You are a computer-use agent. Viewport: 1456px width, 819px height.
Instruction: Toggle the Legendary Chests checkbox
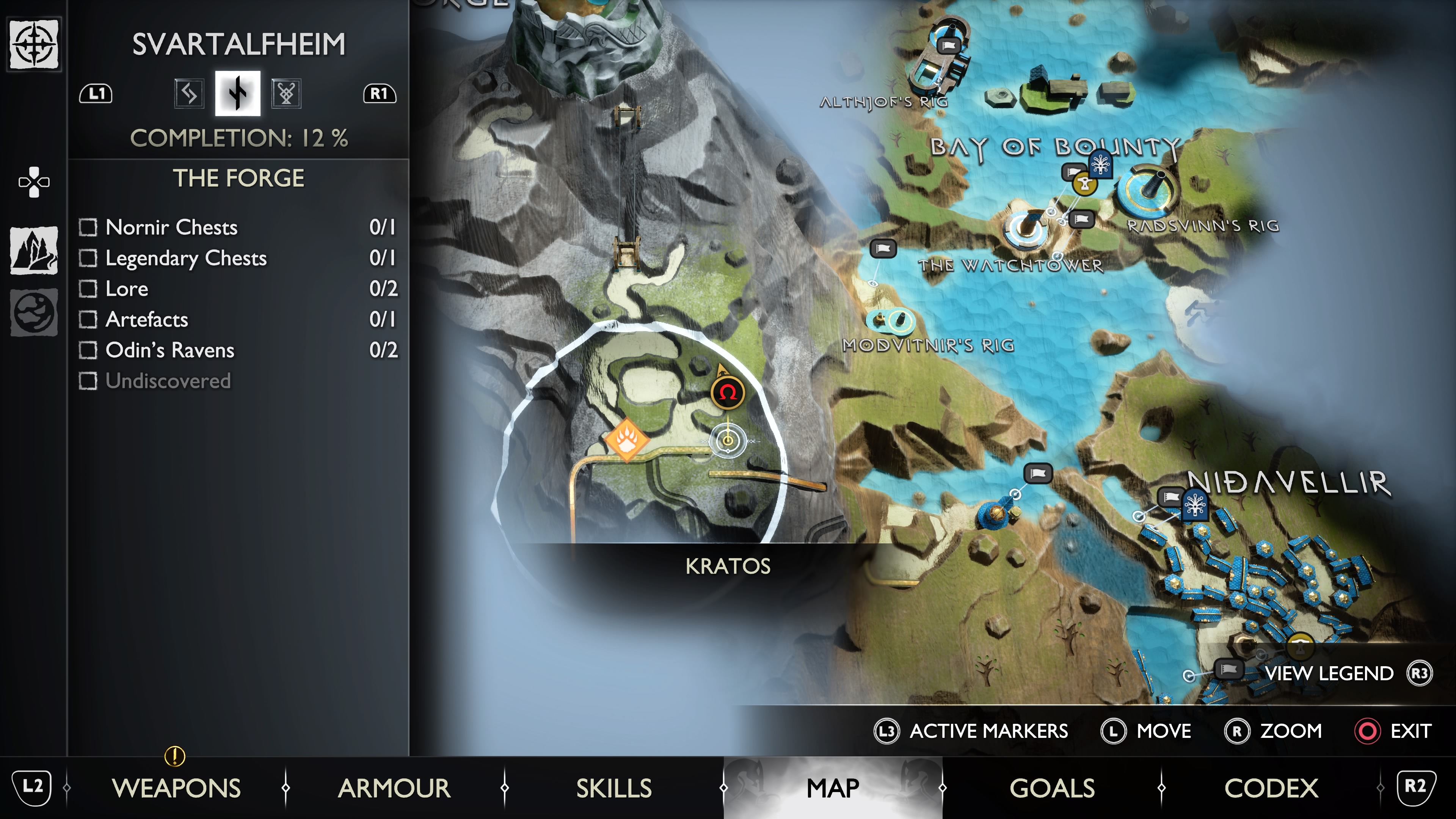(88, 258)
